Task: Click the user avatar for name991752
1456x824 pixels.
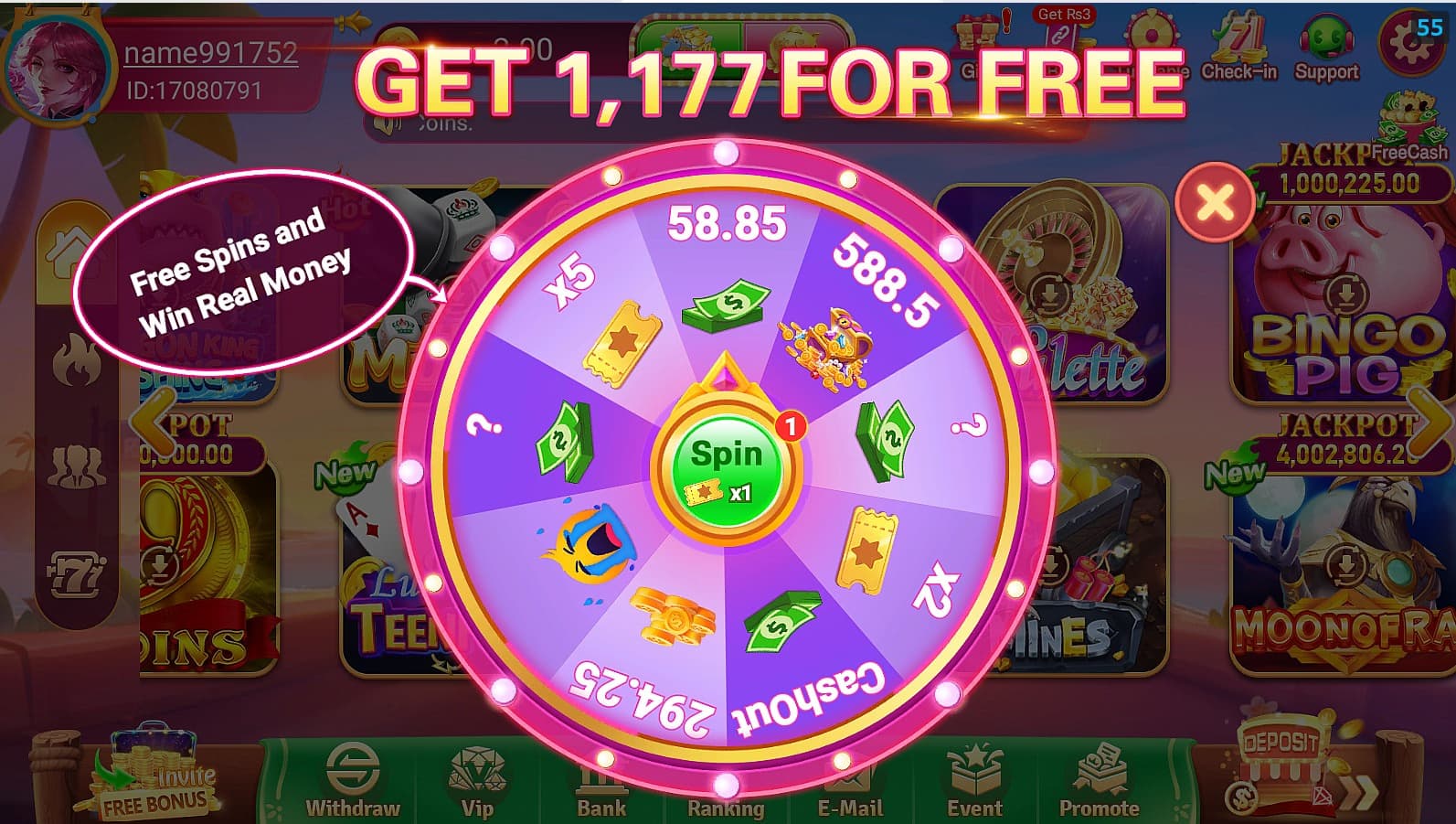Action: [x=57, y=62]
